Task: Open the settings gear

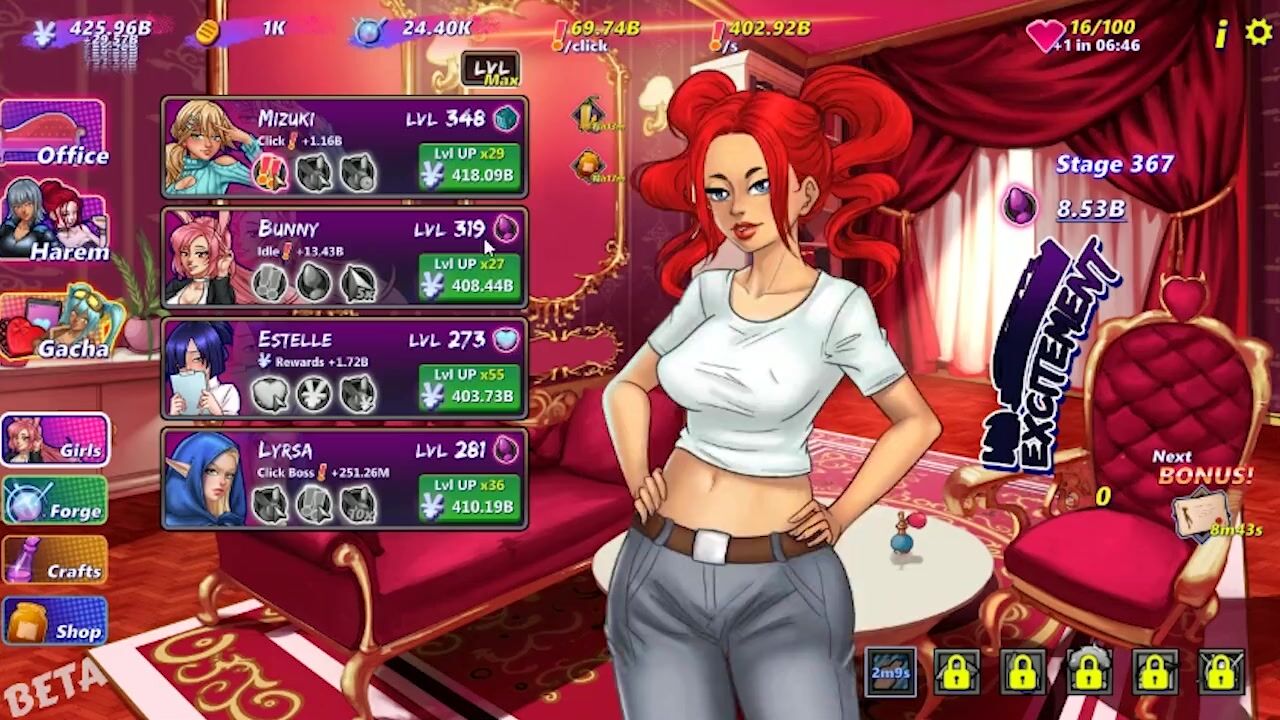Action: [x=1258, y=33]
